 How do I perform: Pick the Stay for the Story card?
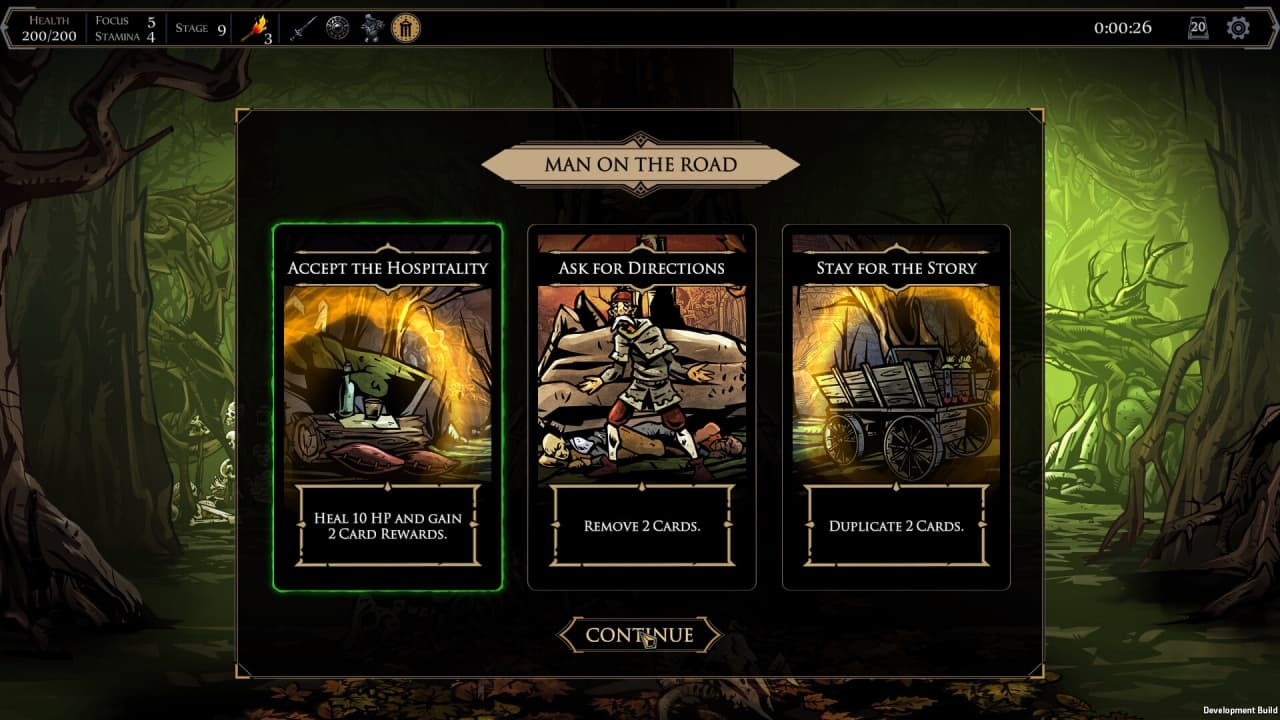(895, 406)
